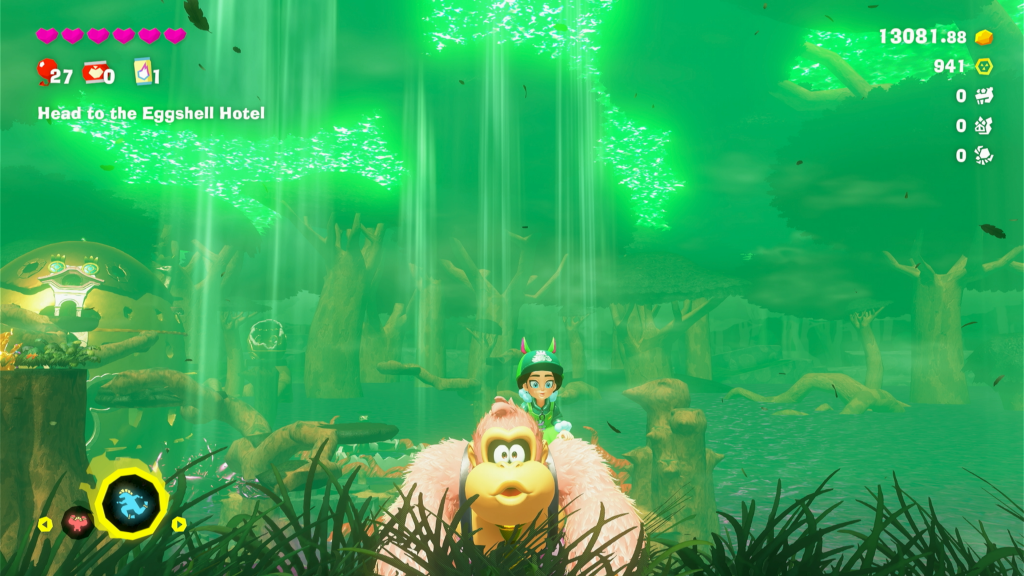Click the gold nugget currency icon
The width and height of the screenshot is (1024, 576).
(x=985, y=37)
